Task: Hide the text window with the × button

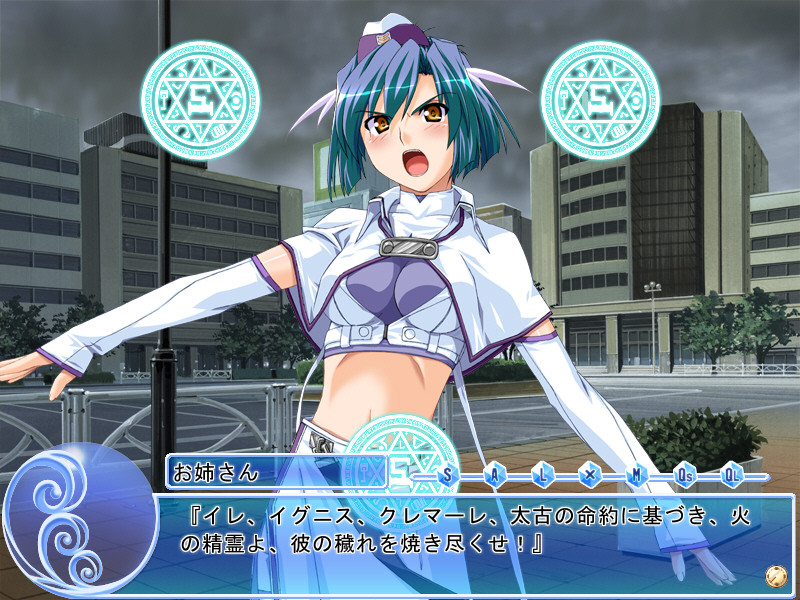Action: click(x=590, y=475)
